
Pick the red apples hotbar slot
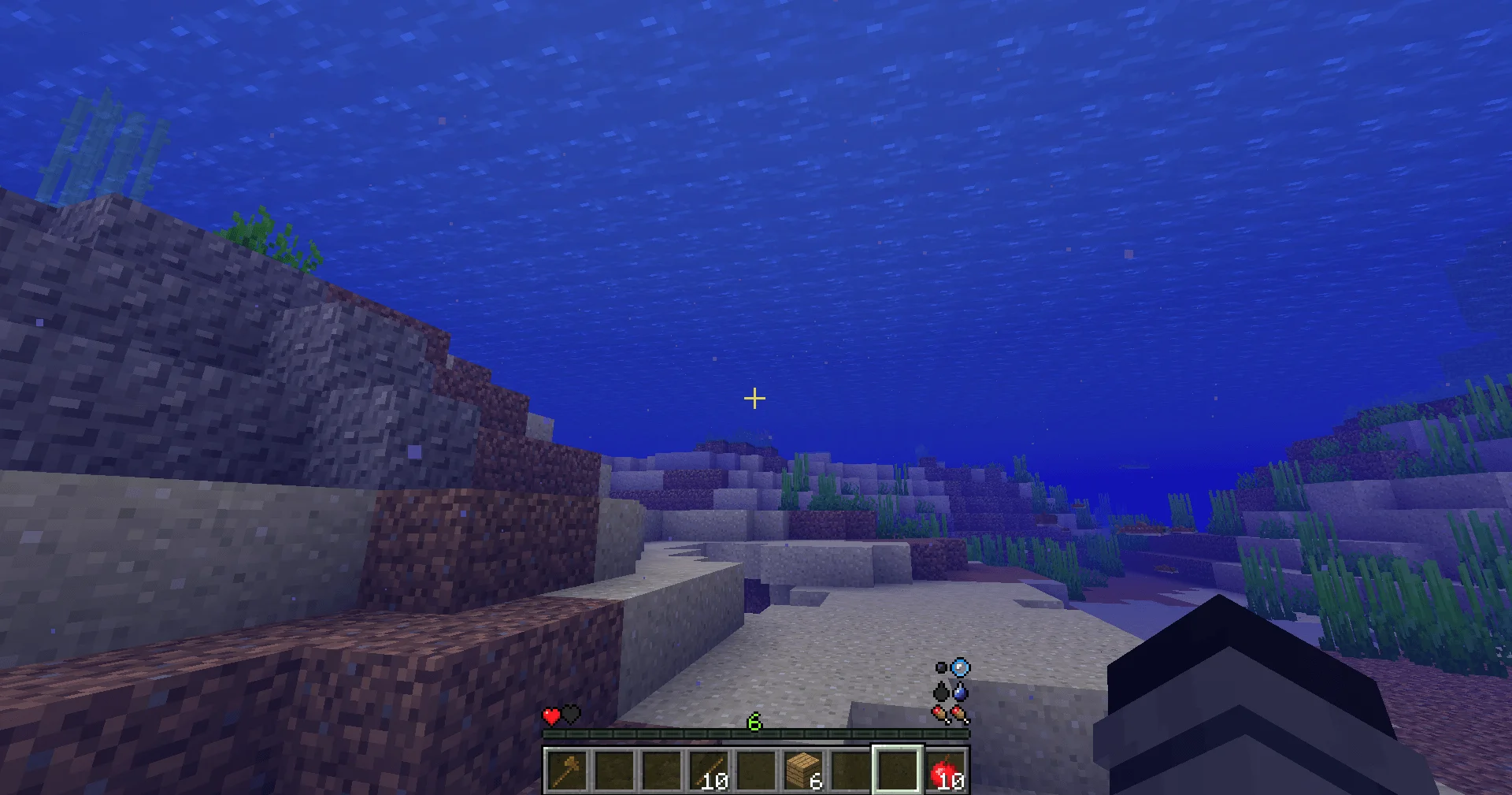tap(944, 770)
